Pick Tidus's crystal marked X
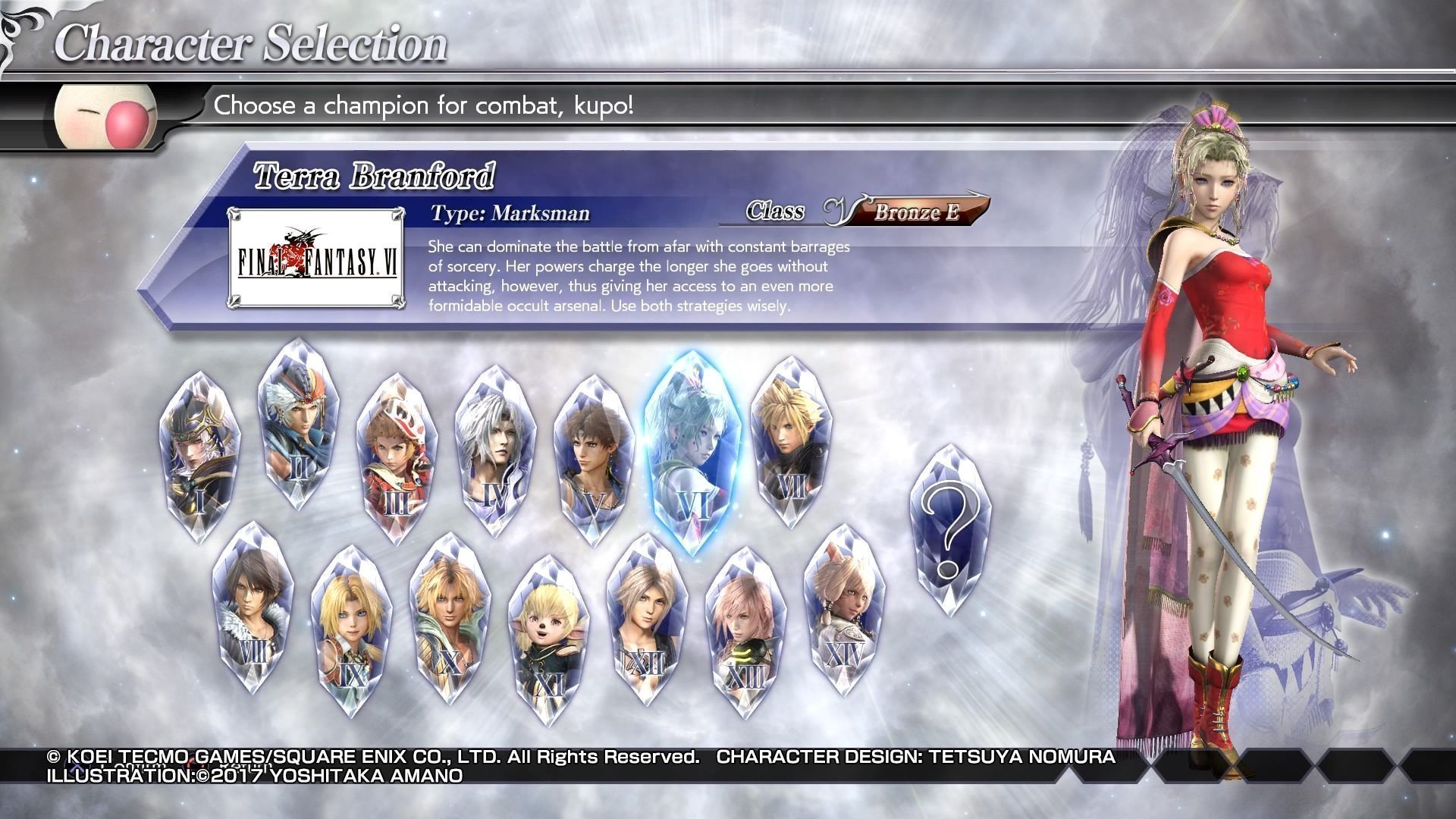Screen dimensions: 1456x819 (x=450, y=618)
